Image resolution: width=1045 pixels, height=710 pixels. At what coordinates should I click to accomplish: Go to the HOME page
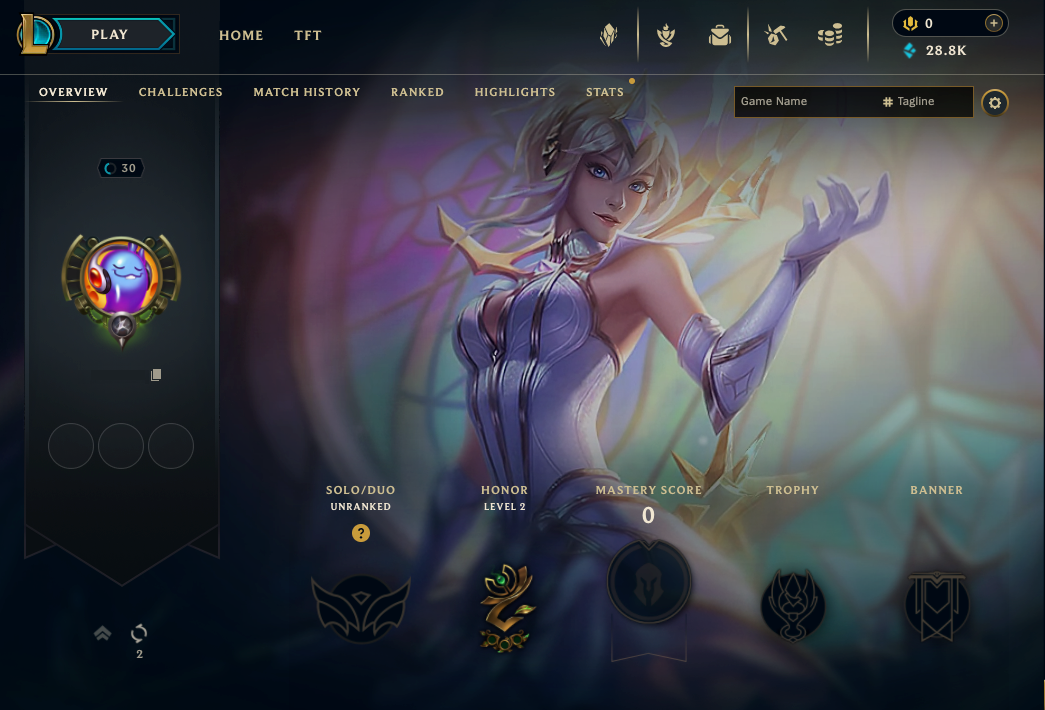pyautogui.click(x=241, y=35)
